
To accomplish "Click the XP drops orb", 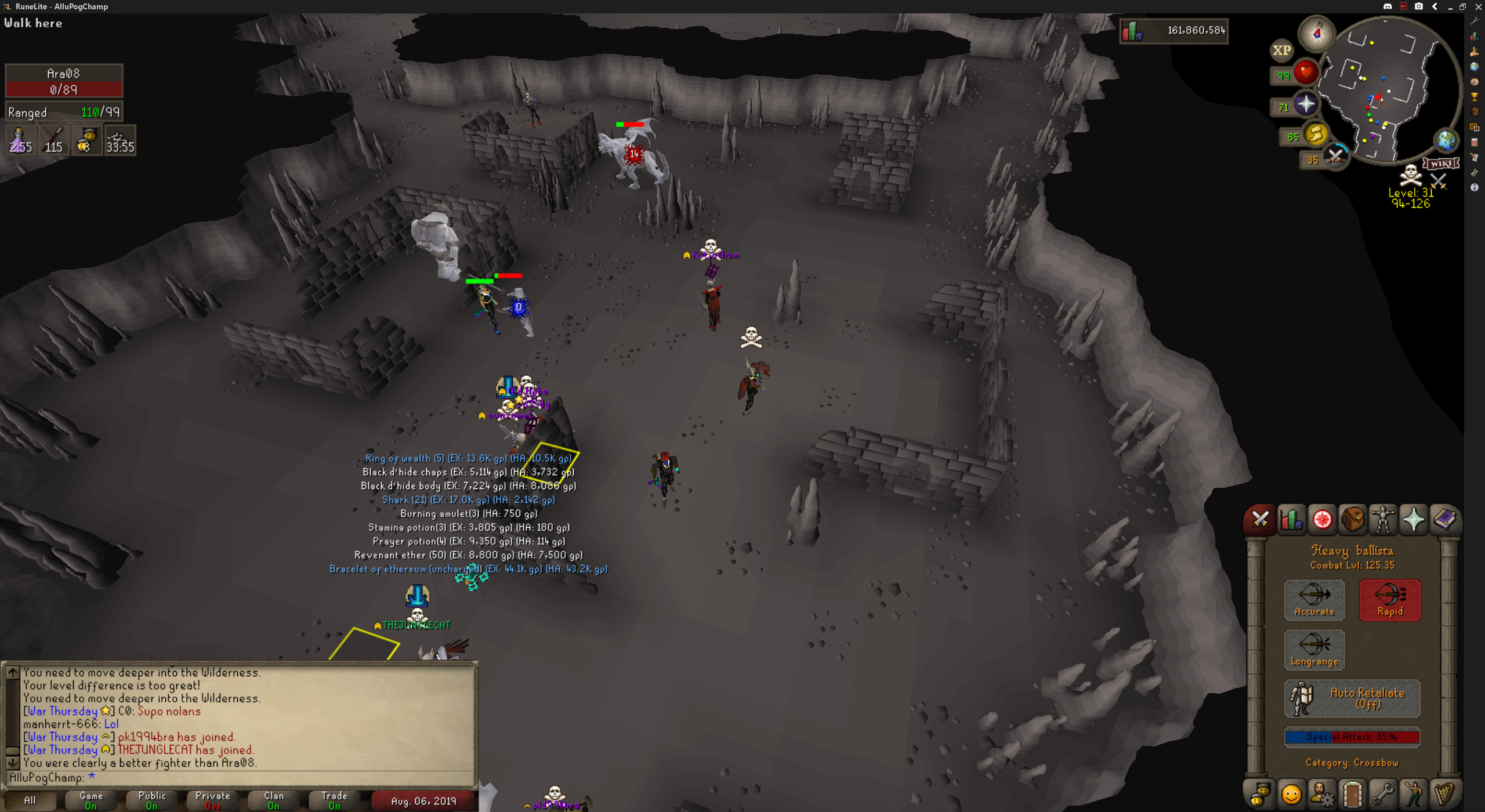I will tap(1281, 50).
